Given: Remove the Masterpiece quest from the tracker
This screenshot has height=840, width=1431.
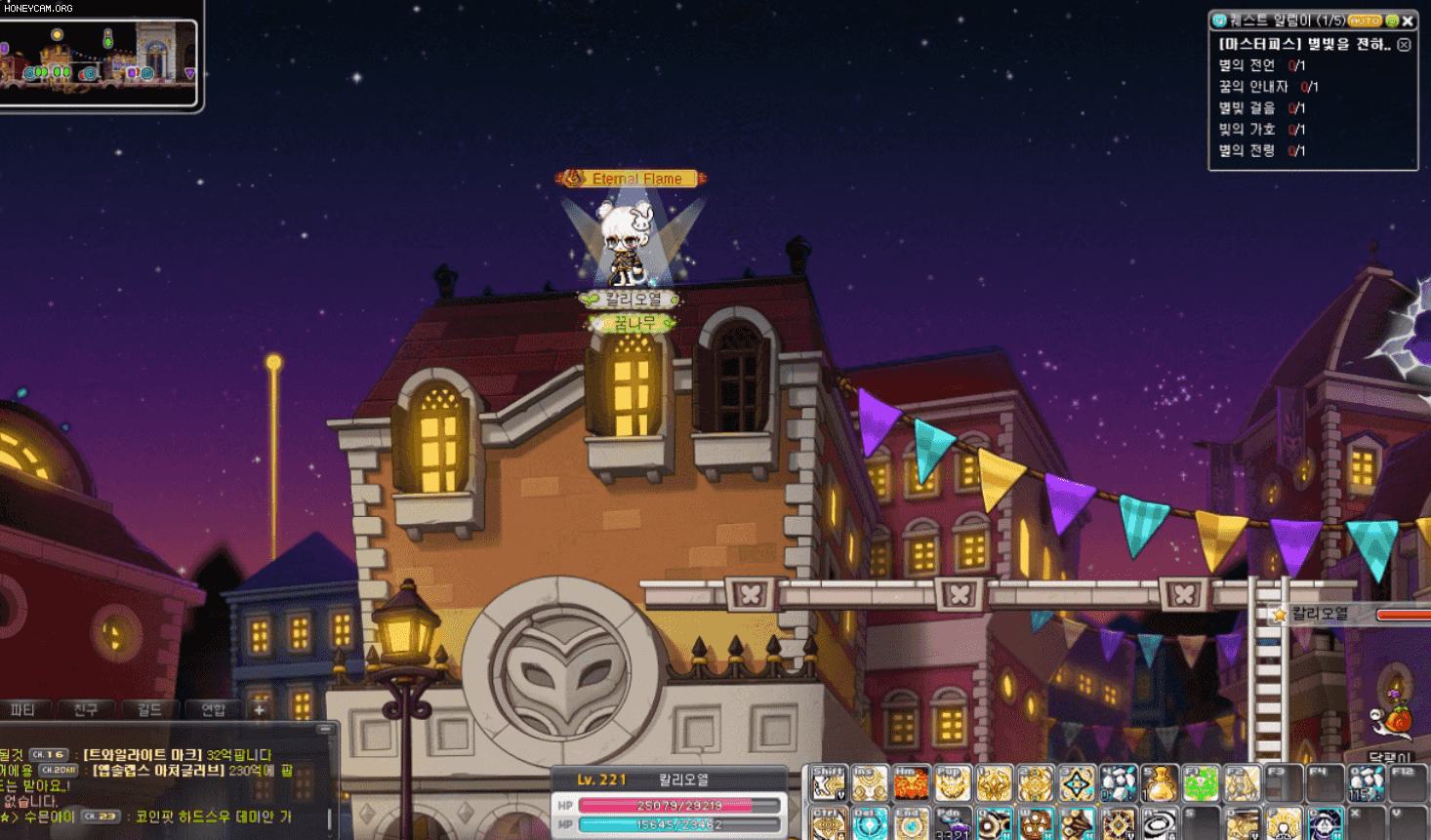Looking at the screenshot, I should point(1404,45).
